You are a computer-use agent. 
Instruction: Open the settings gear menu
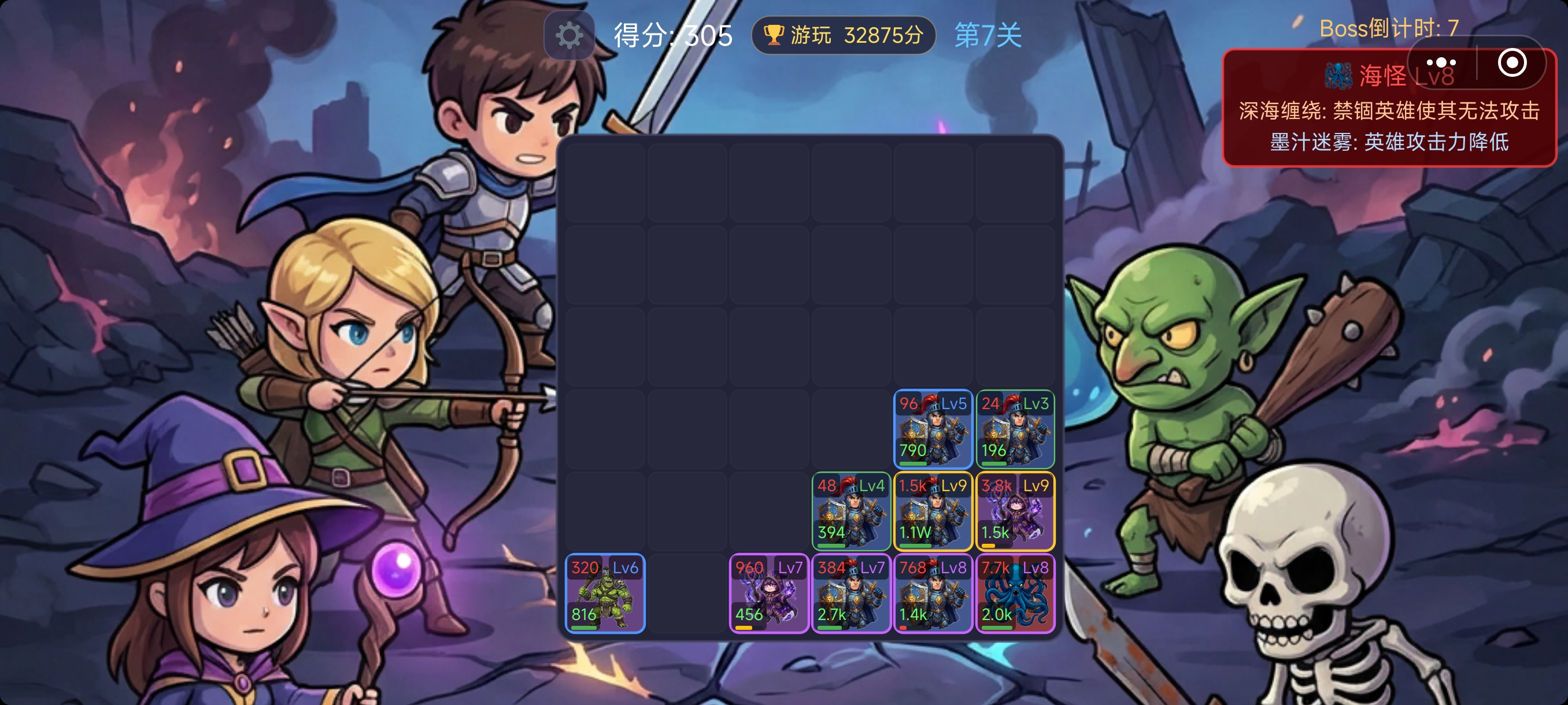(x=569, y=35)
